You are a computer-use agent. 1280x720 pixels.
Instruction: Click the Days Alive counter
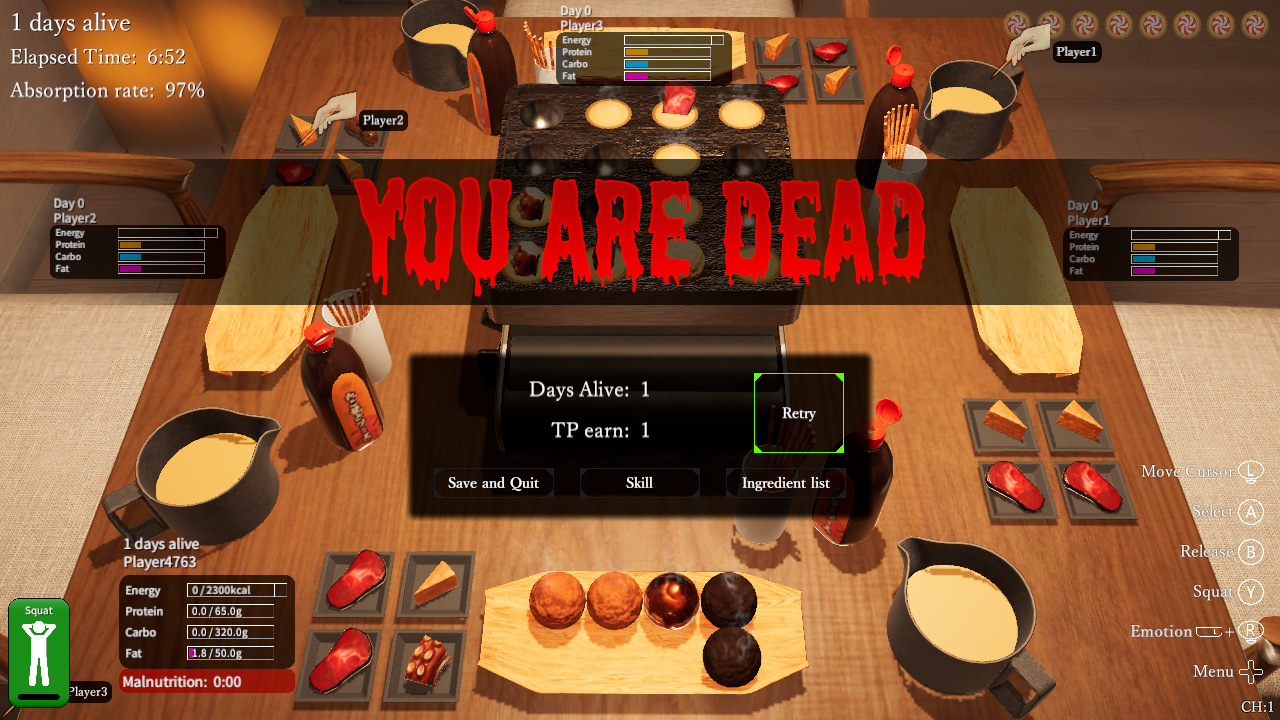point(590,390)
